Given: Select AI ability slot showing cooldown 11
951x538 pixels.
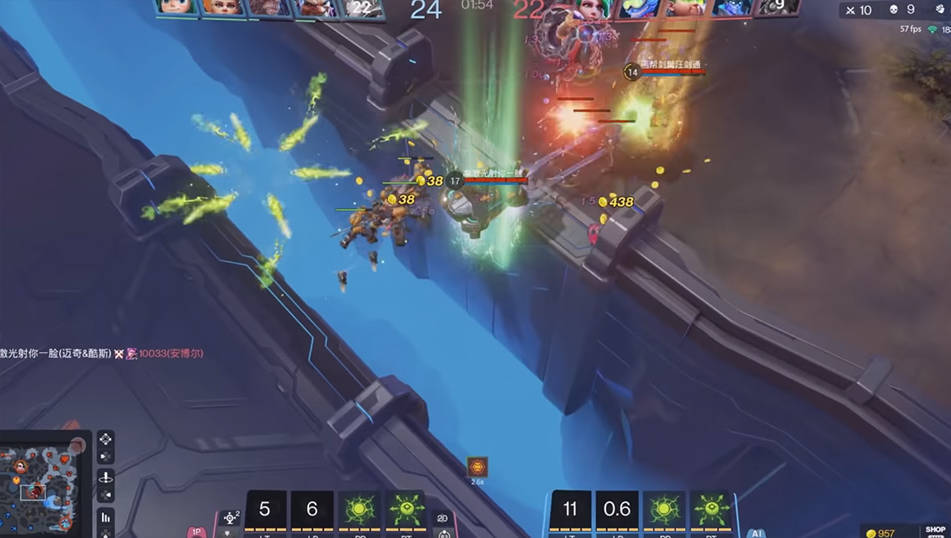Looking at the screenshot, I should click(571, 510).
